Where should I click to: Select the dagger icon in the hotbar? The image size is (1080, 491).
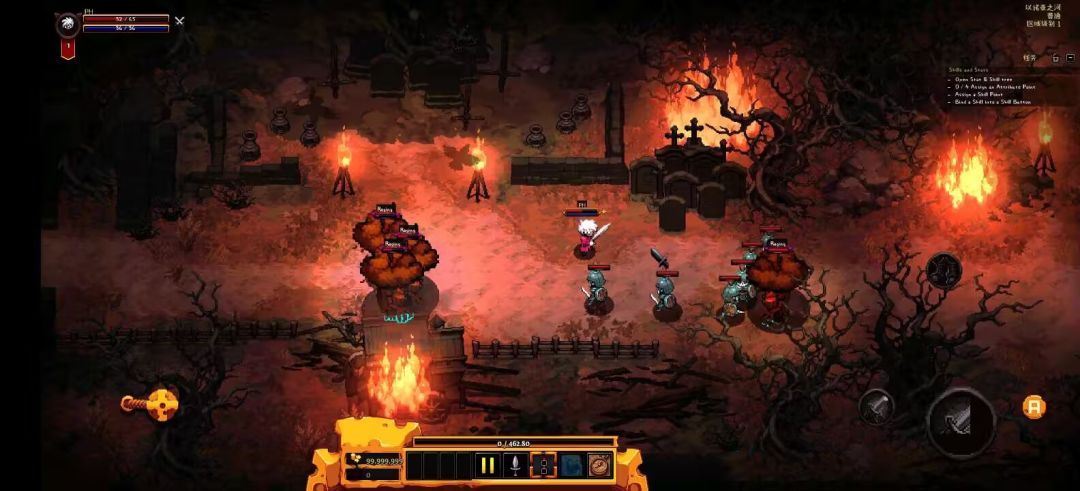[x=515, y=465]
